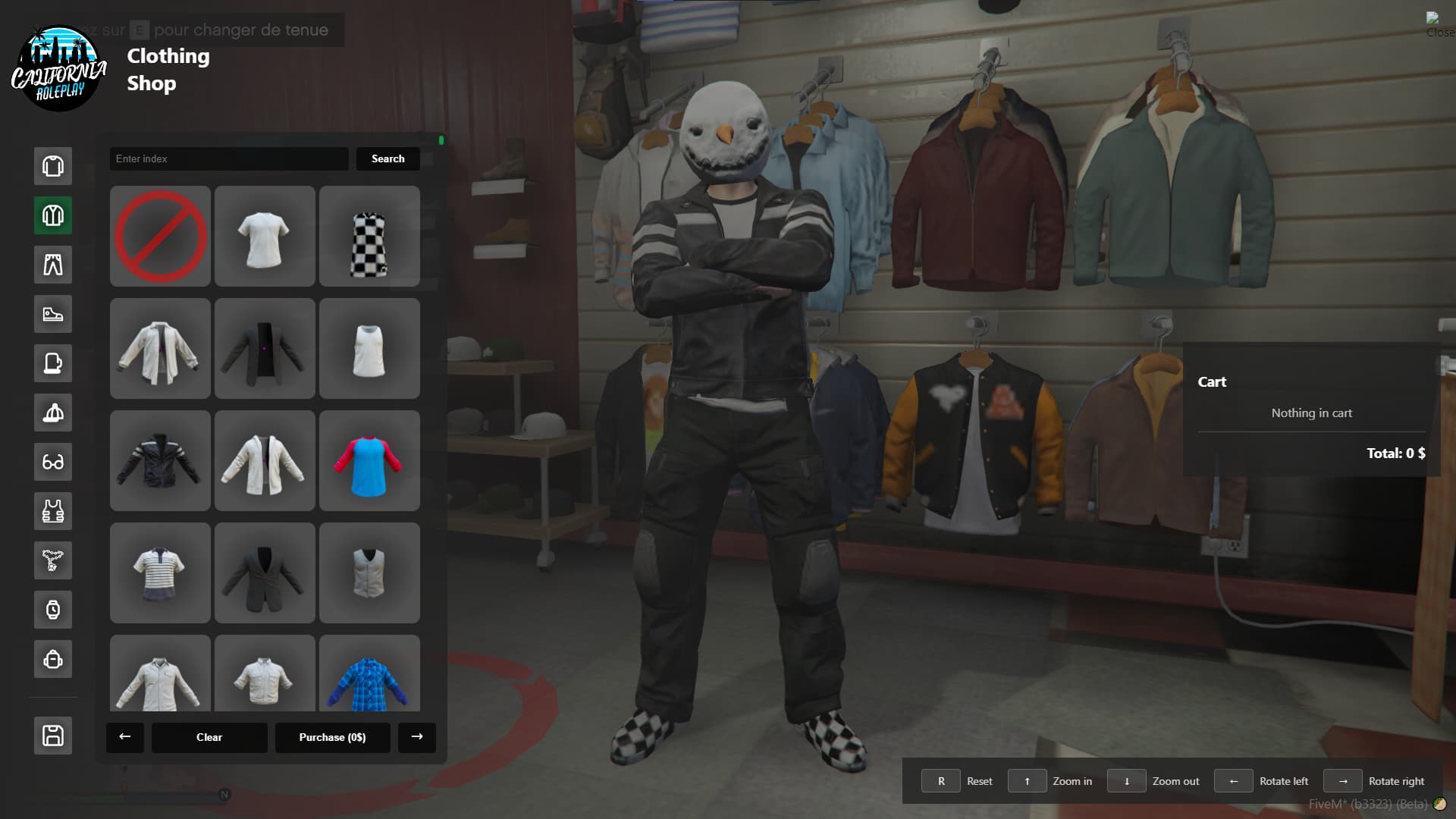The width and height of the screenshot is (1456, 819).
Task: Open the shoes category icon
Action: [52, 314]
